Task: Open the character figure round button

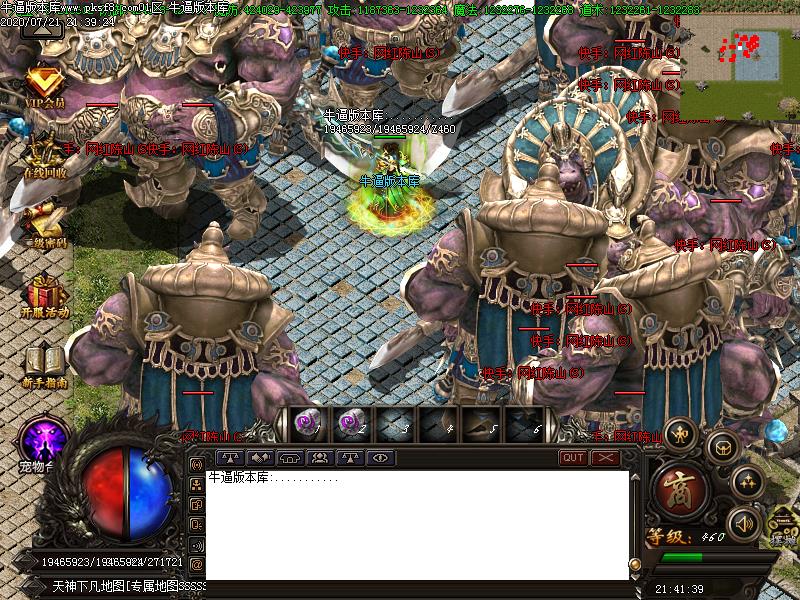Action: (x=682, y=433)
